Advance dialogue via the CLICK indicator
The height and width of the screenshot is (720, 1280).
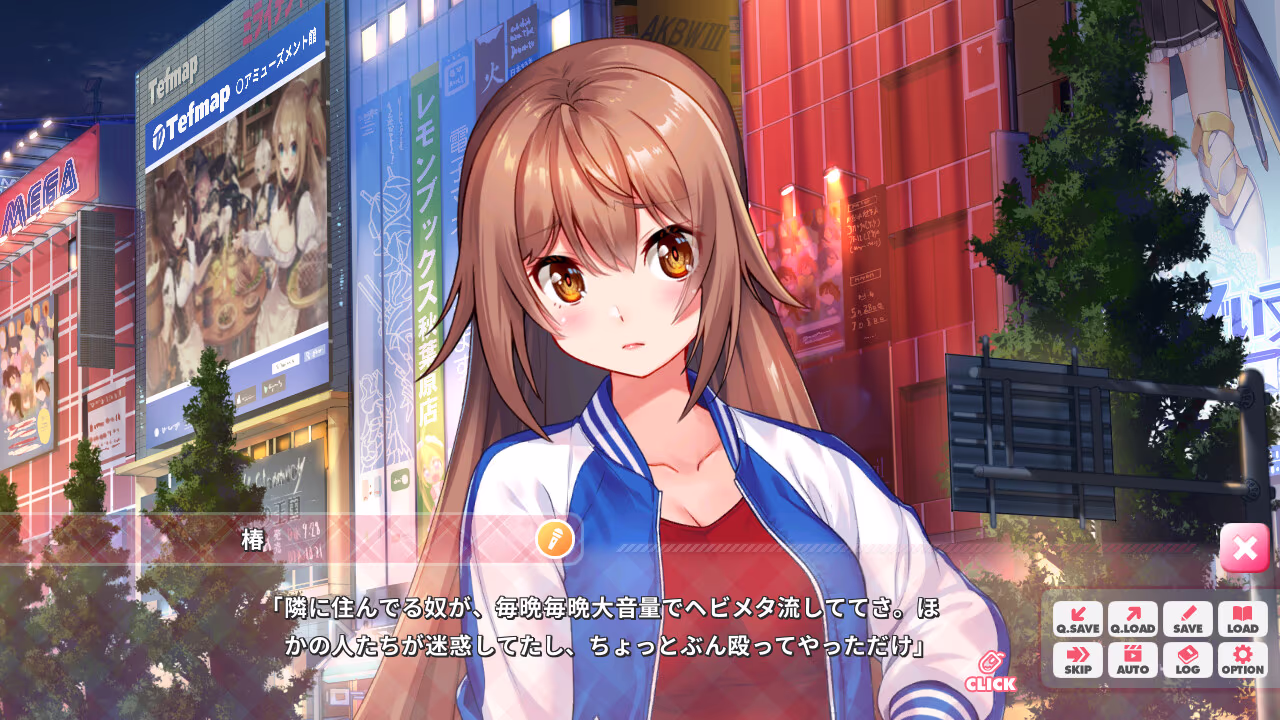[990, 672]
